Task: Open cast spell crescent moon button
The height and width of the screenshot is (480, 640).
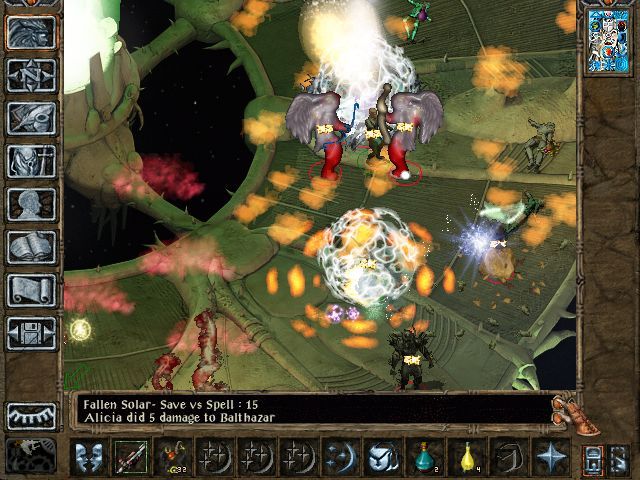Action: pyautogui.click(x=340, y=458)
